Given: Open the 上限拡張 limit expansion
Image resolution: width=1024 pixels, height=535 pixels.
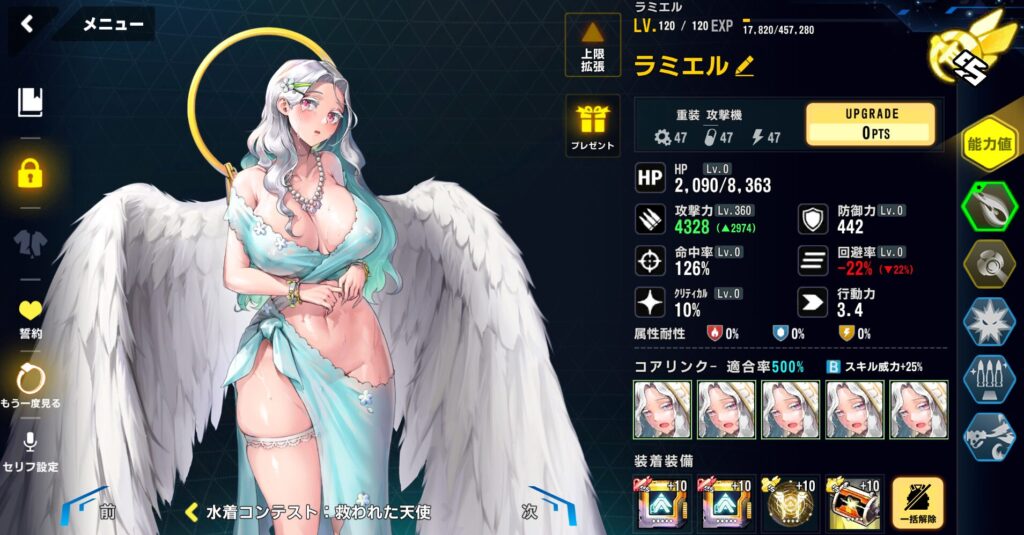Looking at the screenshot, I should (x=592, y=46).
